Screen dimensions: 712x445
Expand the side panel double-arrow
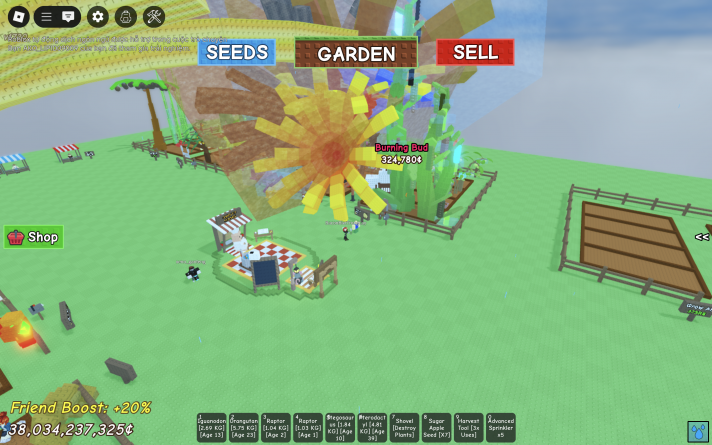[702, 237]
